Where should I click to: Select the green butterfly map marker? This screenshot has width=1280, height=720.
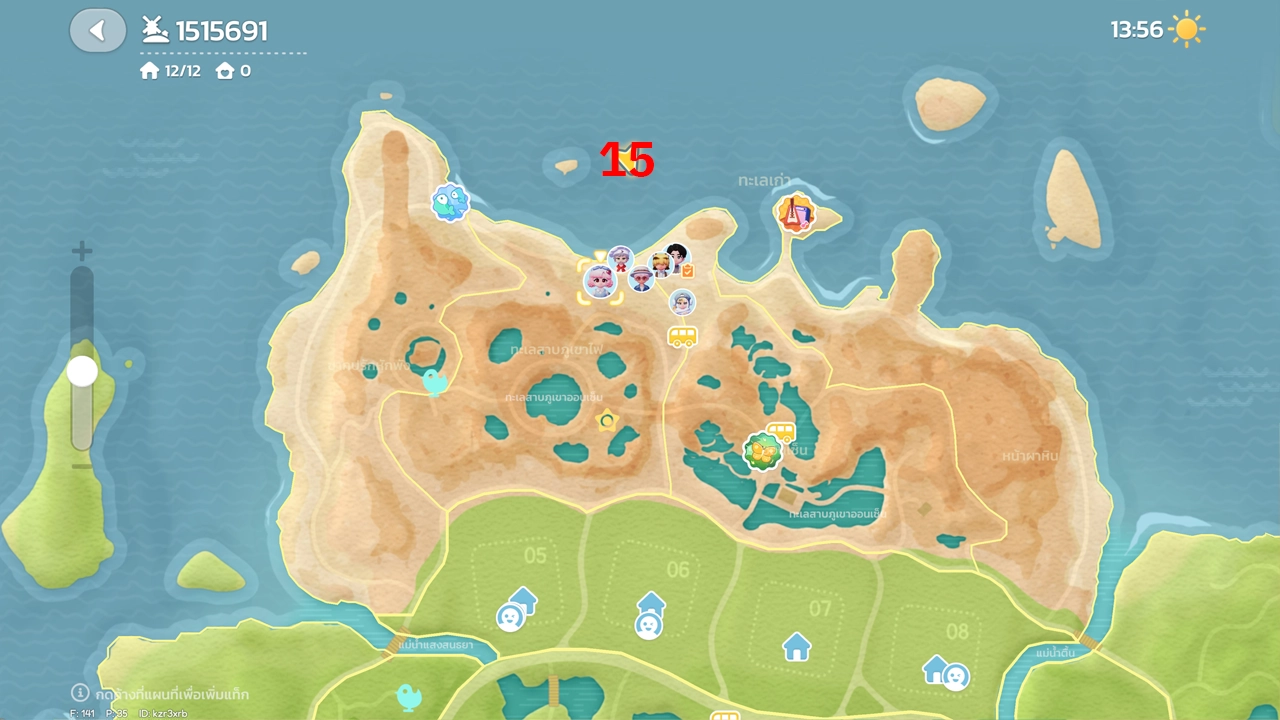click(x=762, y=453)
